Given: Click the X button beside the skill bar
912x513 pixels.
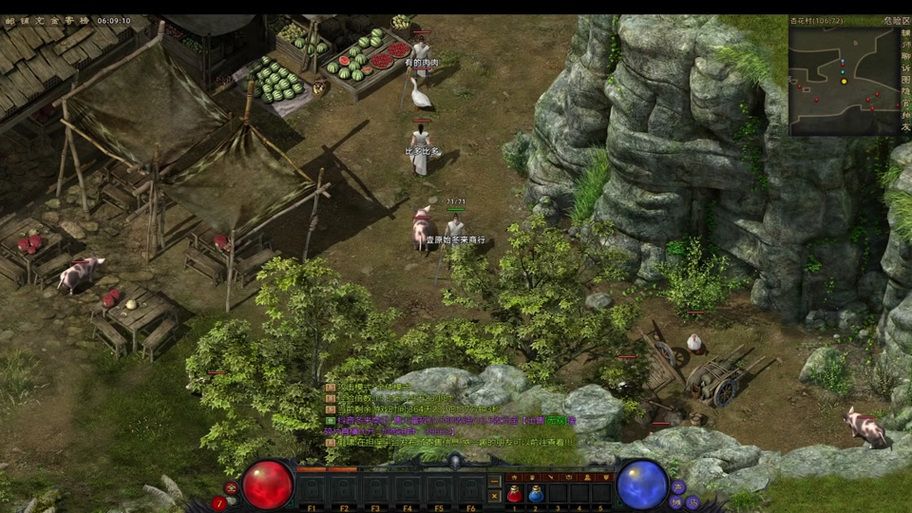Looking at the screenshot, I should [x=494, y=495].
